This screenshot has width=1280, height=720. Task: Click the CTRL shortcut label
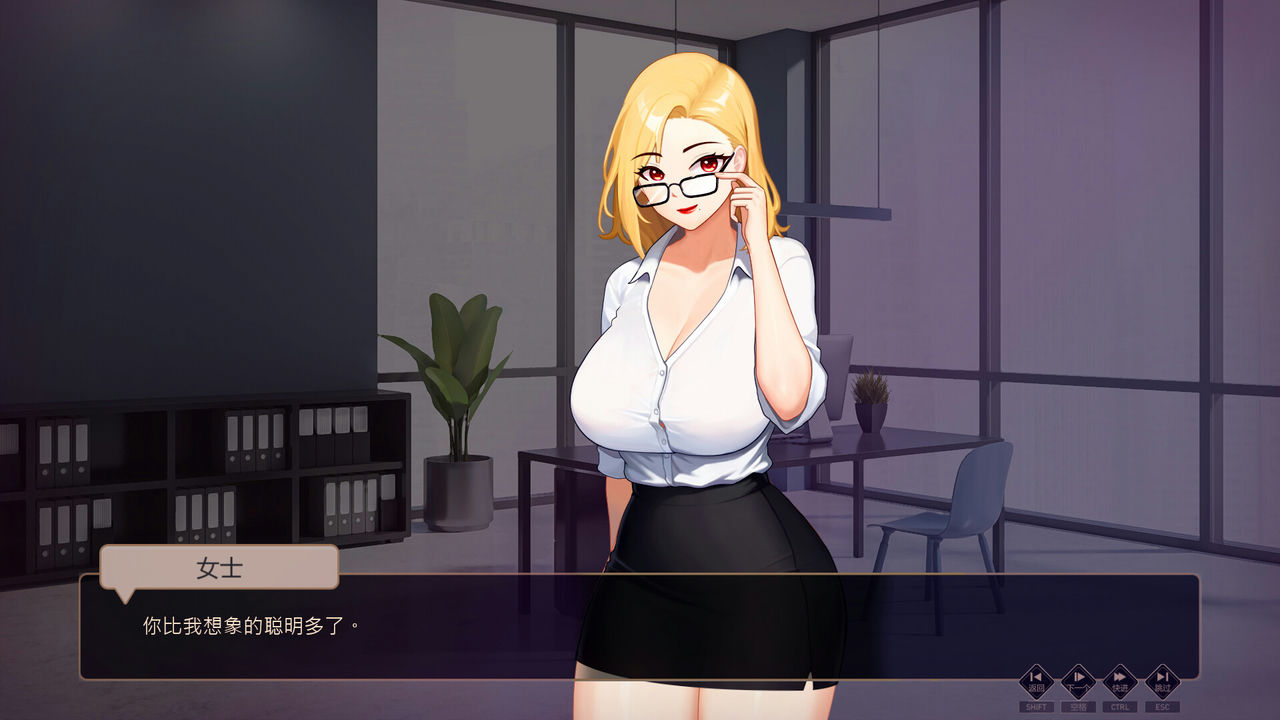tap(1120, 705)
